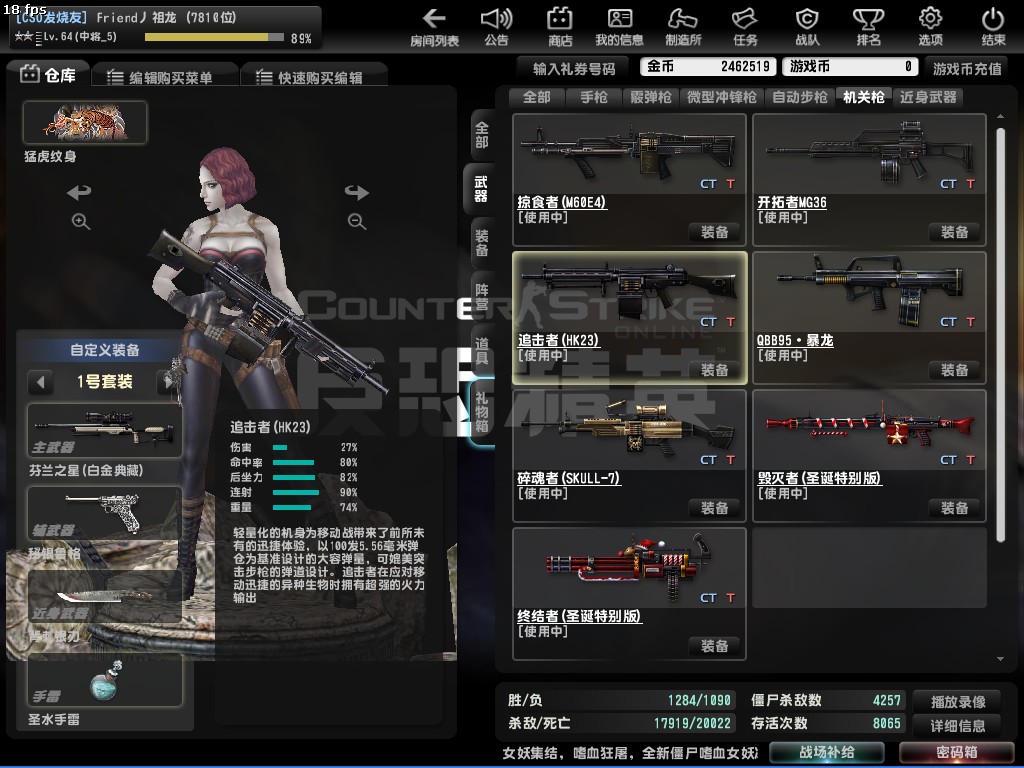The width and height of the screenshot is (1024, 768).
Task: Open the 选项 options menu
Action: point(930,27)
